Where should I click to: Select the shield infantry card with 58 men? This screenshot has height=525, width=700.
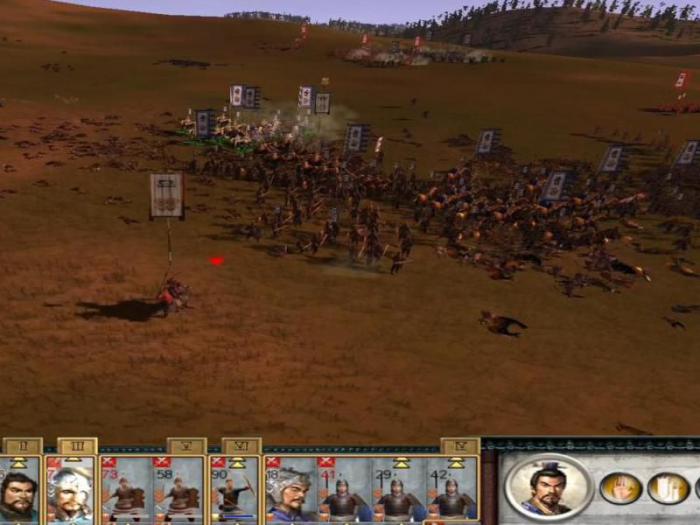(180, 490)
